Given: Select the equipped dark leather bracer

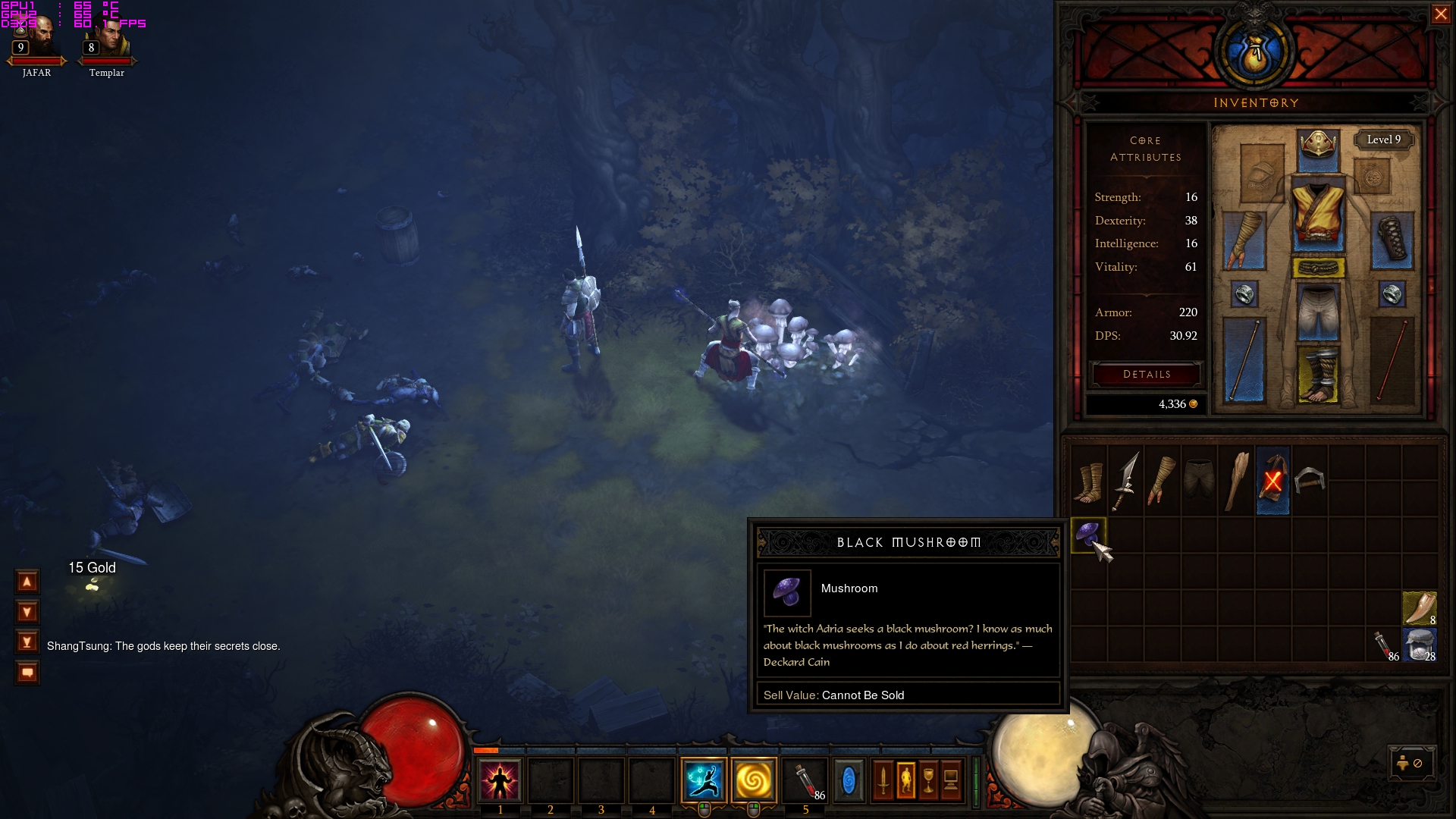Looking at the screenshot, I should click(1392, 241).
